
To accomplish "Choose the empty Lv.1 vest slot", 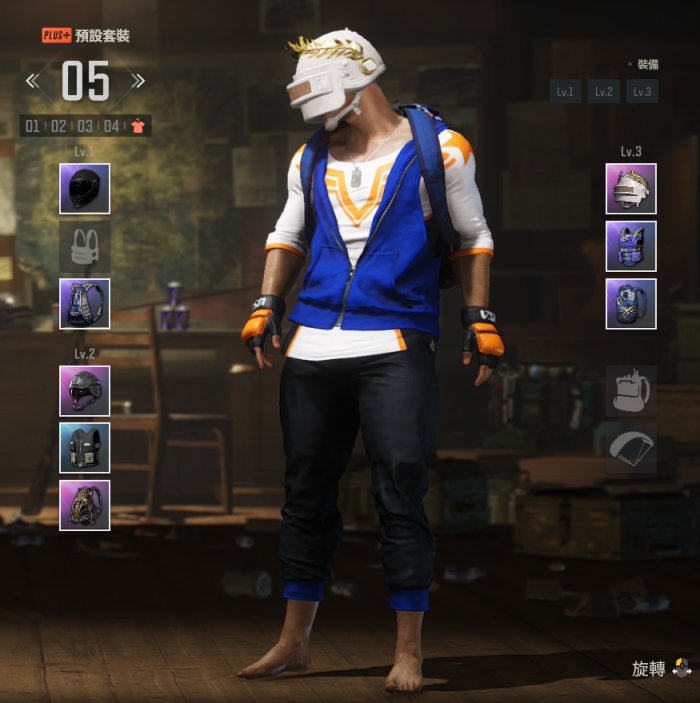I will [85, 246].
